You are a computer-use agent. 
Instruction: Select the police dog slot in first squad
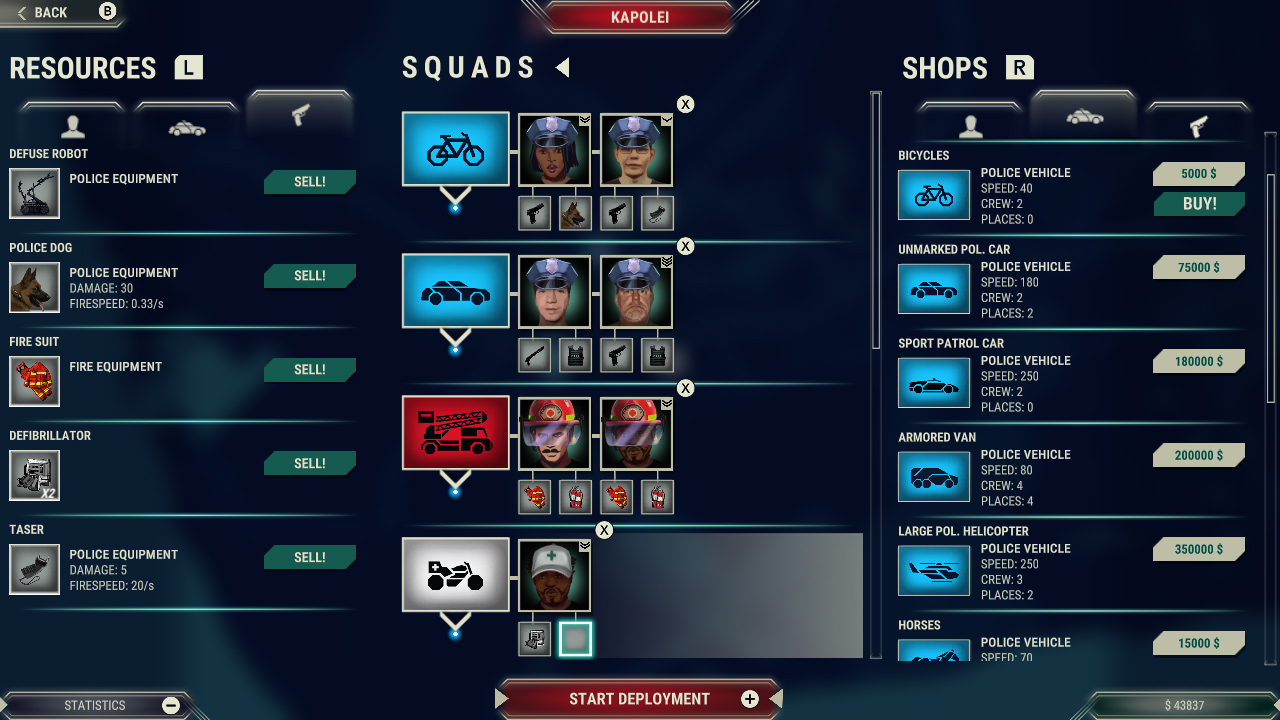(575, 212)
